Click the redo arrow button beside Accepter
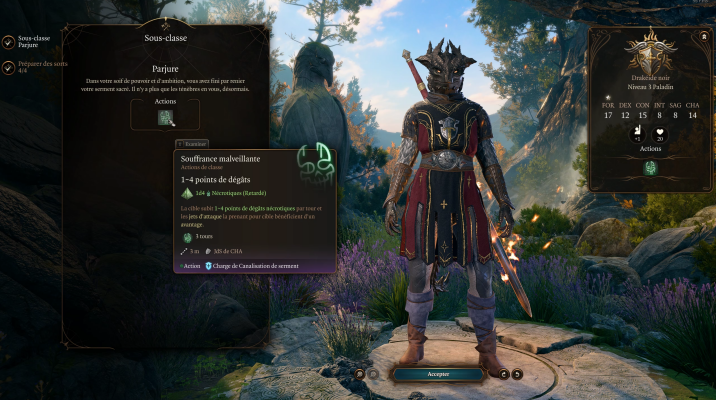This screenshot has width=716, height=400. click(x=503, y=374)
